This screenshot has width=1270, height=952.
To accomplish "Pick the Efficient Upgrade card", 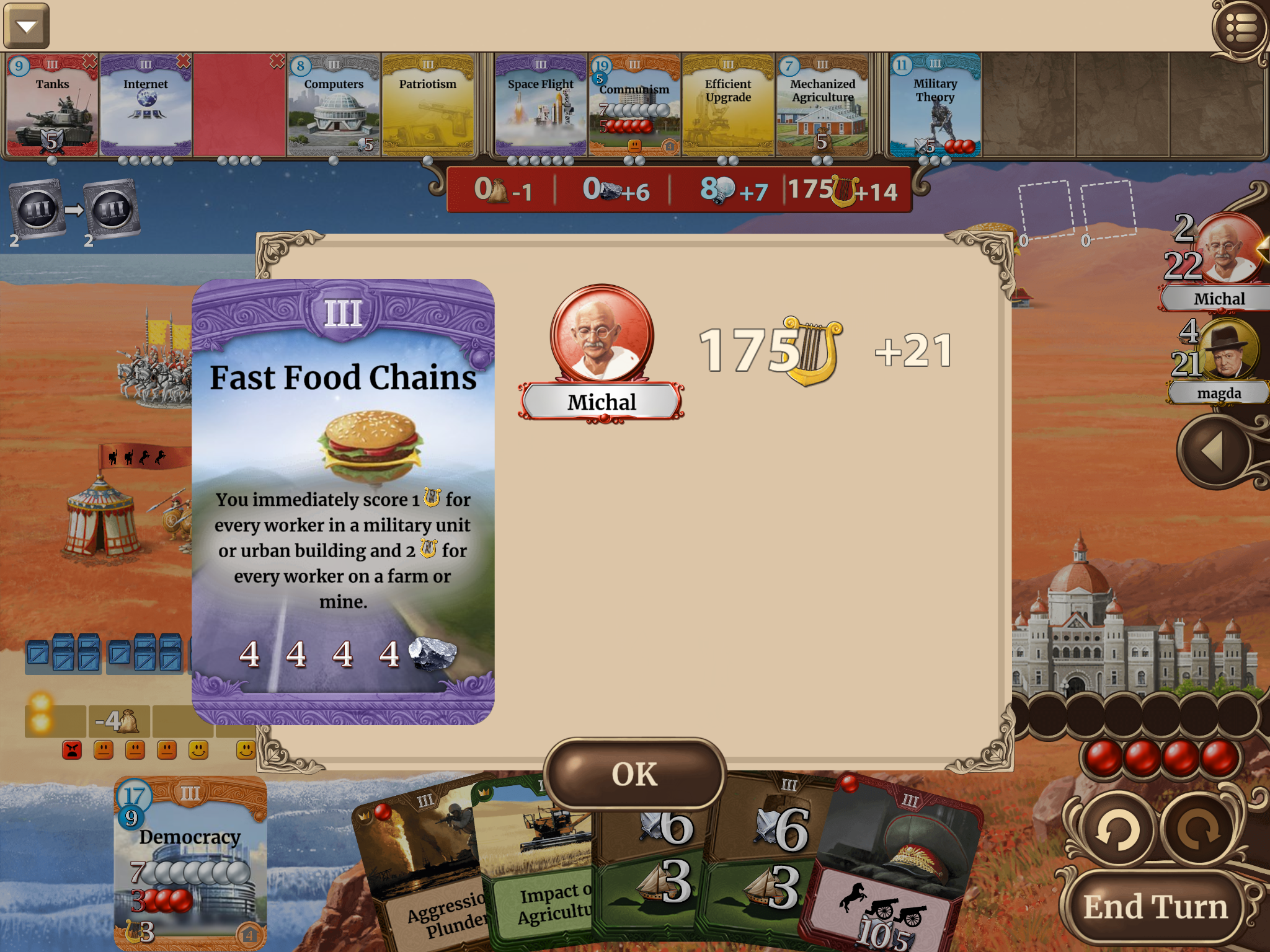I will pyautogui.click(x=728, y=105).
